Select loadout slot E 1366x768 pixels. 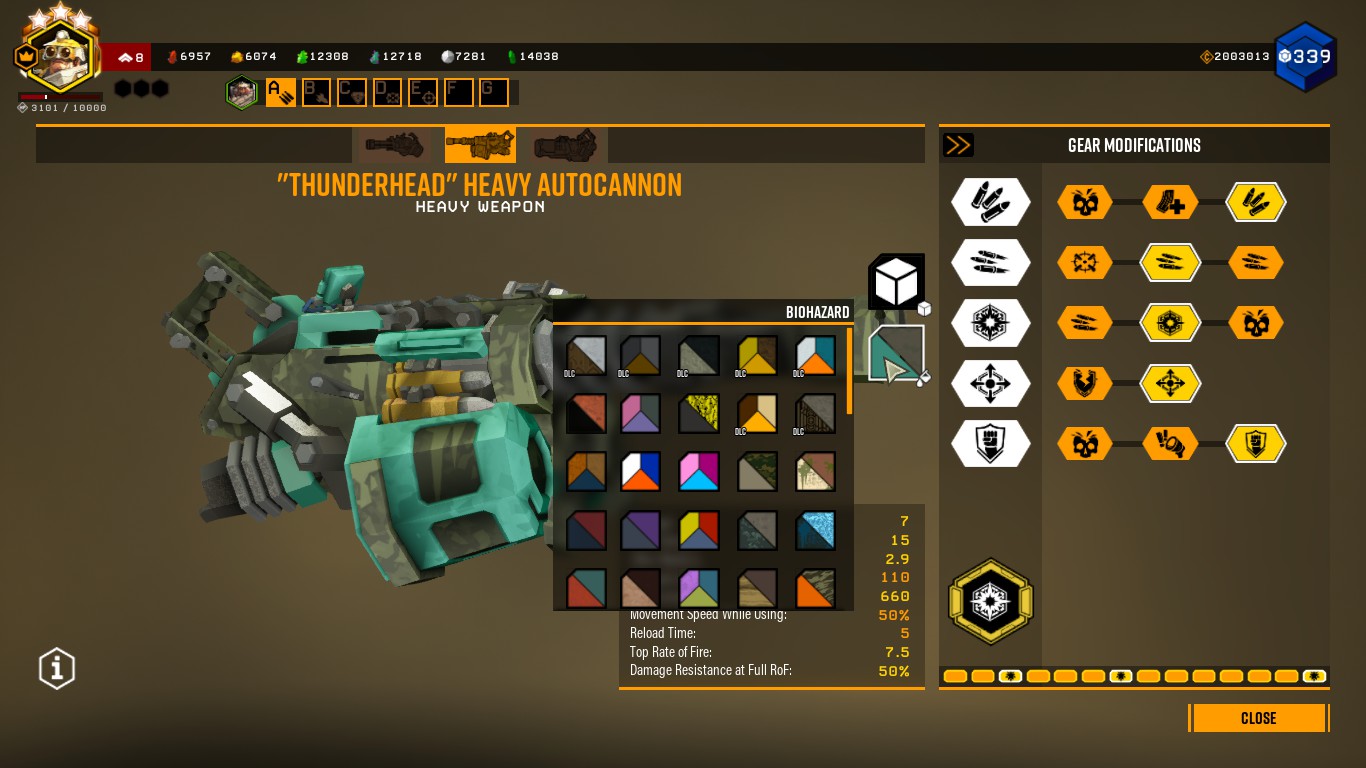[x=423, y=93]
